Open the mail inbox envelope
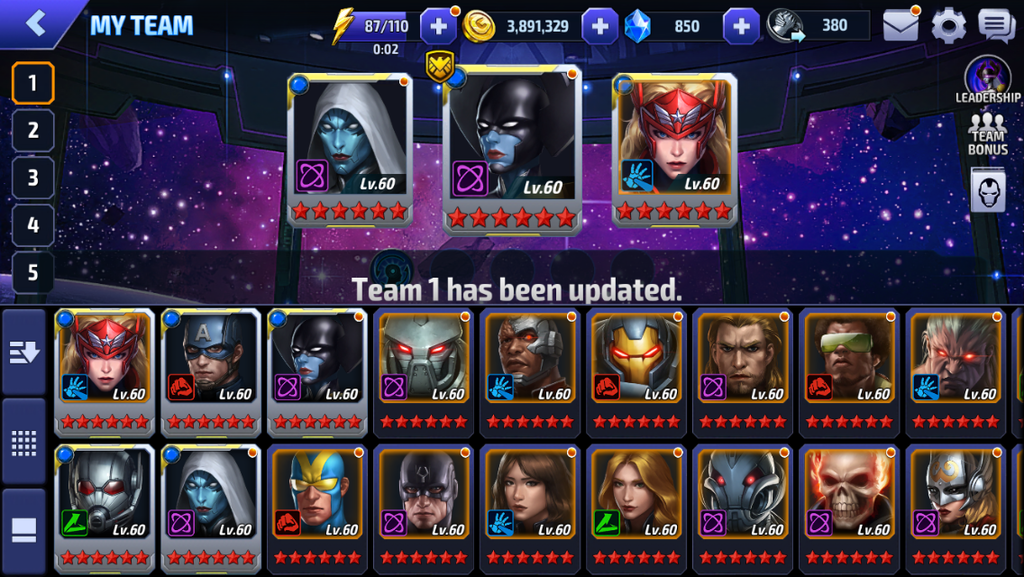Viewport: 1024px width, 577px height. point(900,26)
